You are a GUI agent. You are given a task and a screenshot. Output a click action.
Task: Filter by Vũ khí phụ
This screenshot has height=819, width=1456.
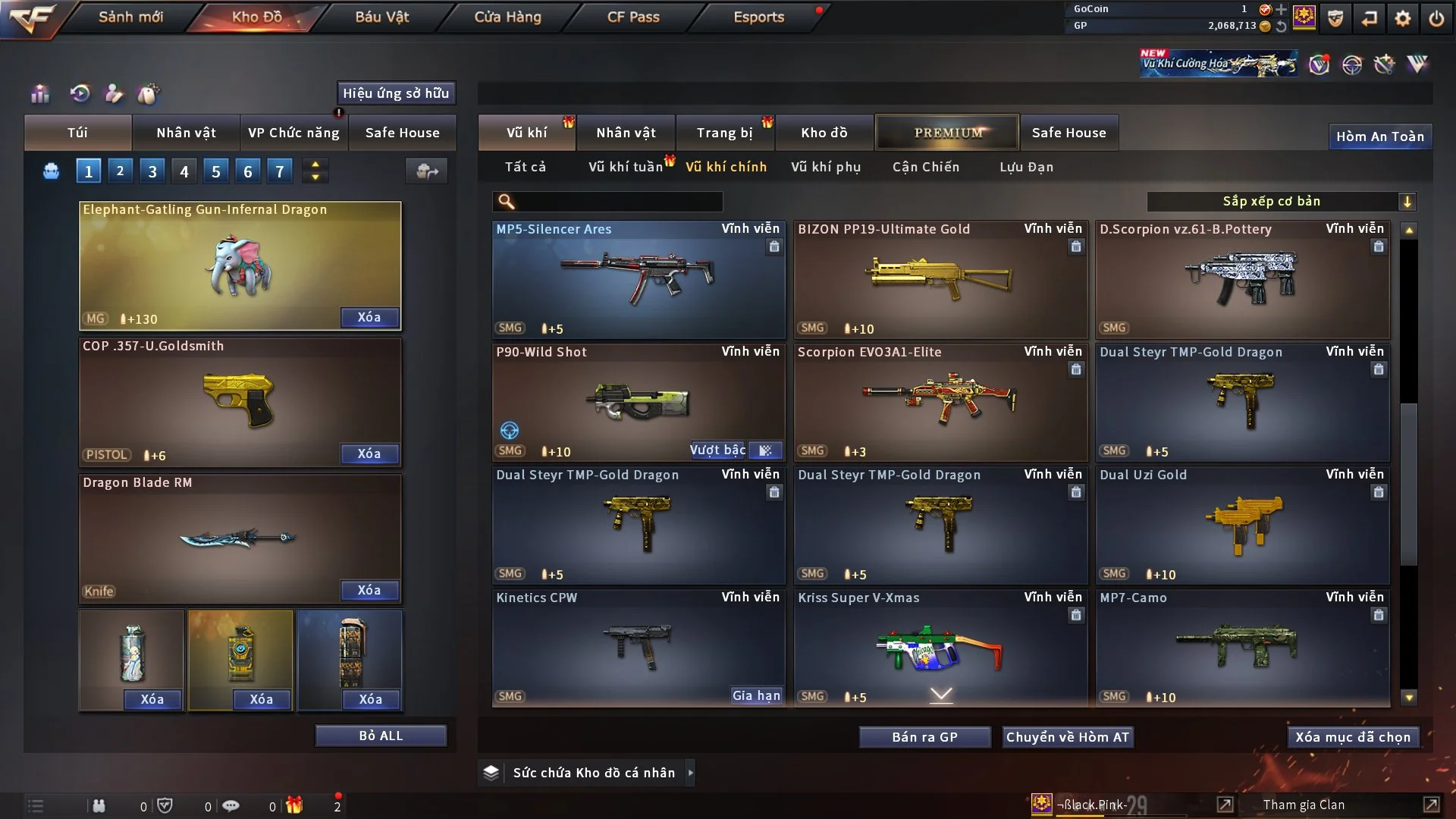click(826, 167)
